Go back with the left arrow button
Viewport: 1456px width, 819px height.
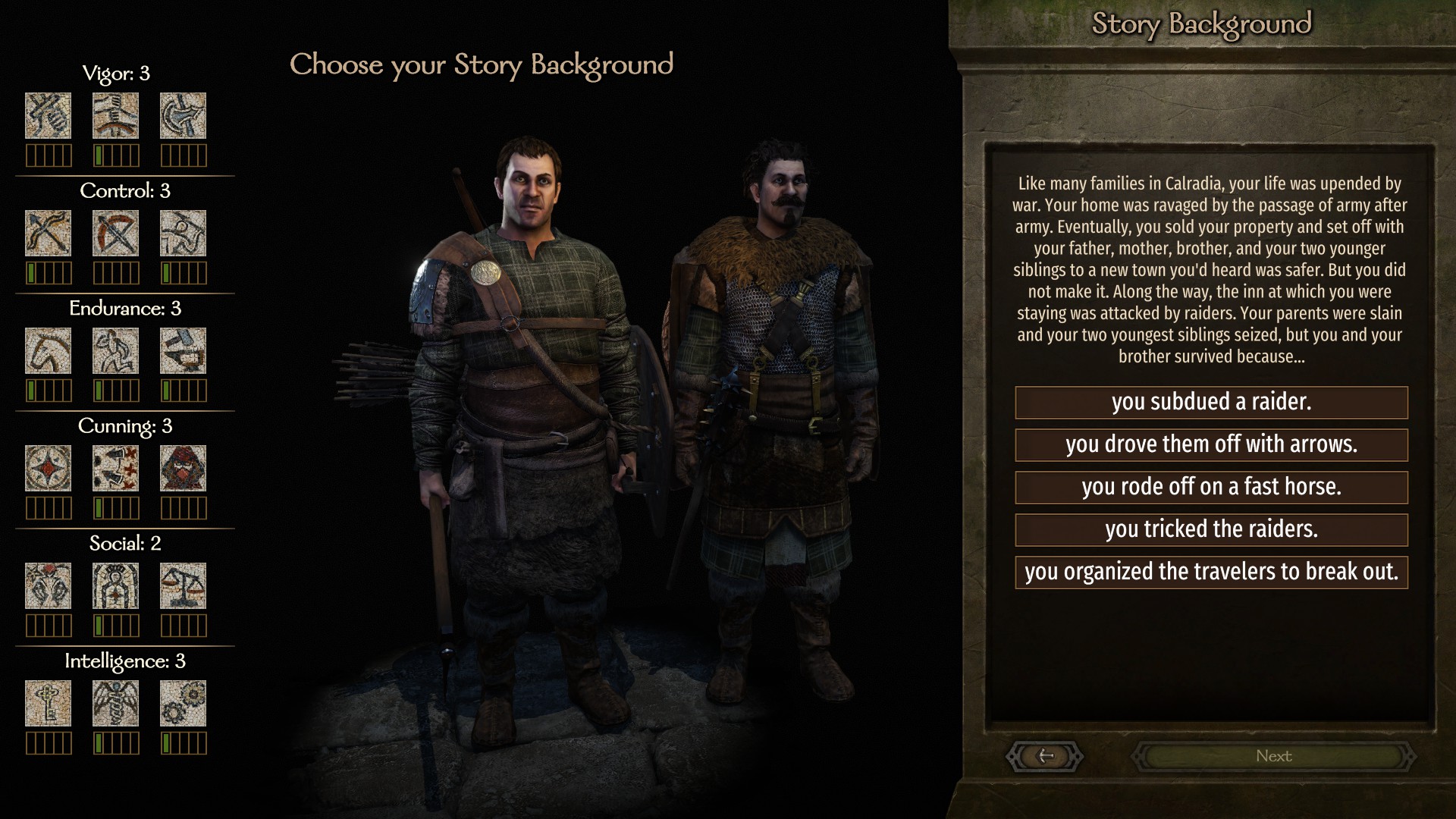click(1045, 756)
